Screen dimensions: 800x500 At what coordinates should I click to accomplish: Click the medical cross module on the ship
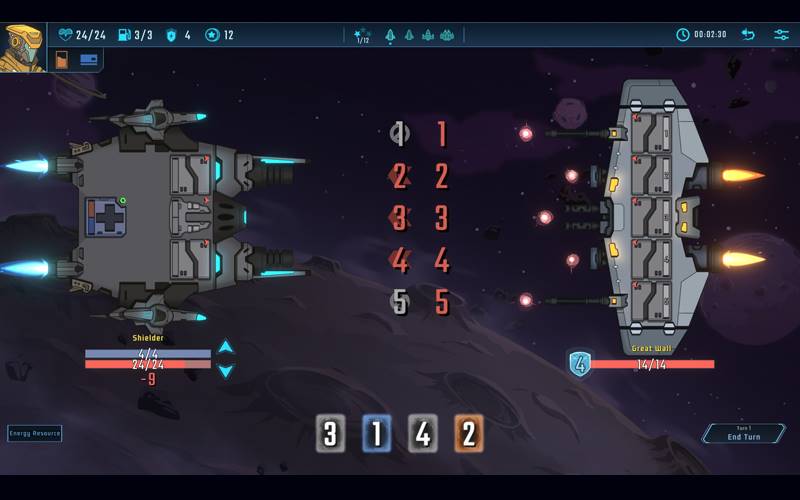coord(105,216)
